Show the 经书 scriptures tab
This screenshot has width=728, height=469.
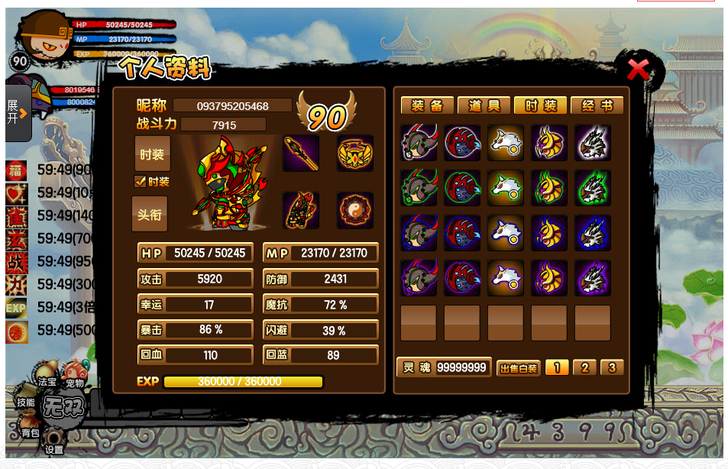point(596,105)
